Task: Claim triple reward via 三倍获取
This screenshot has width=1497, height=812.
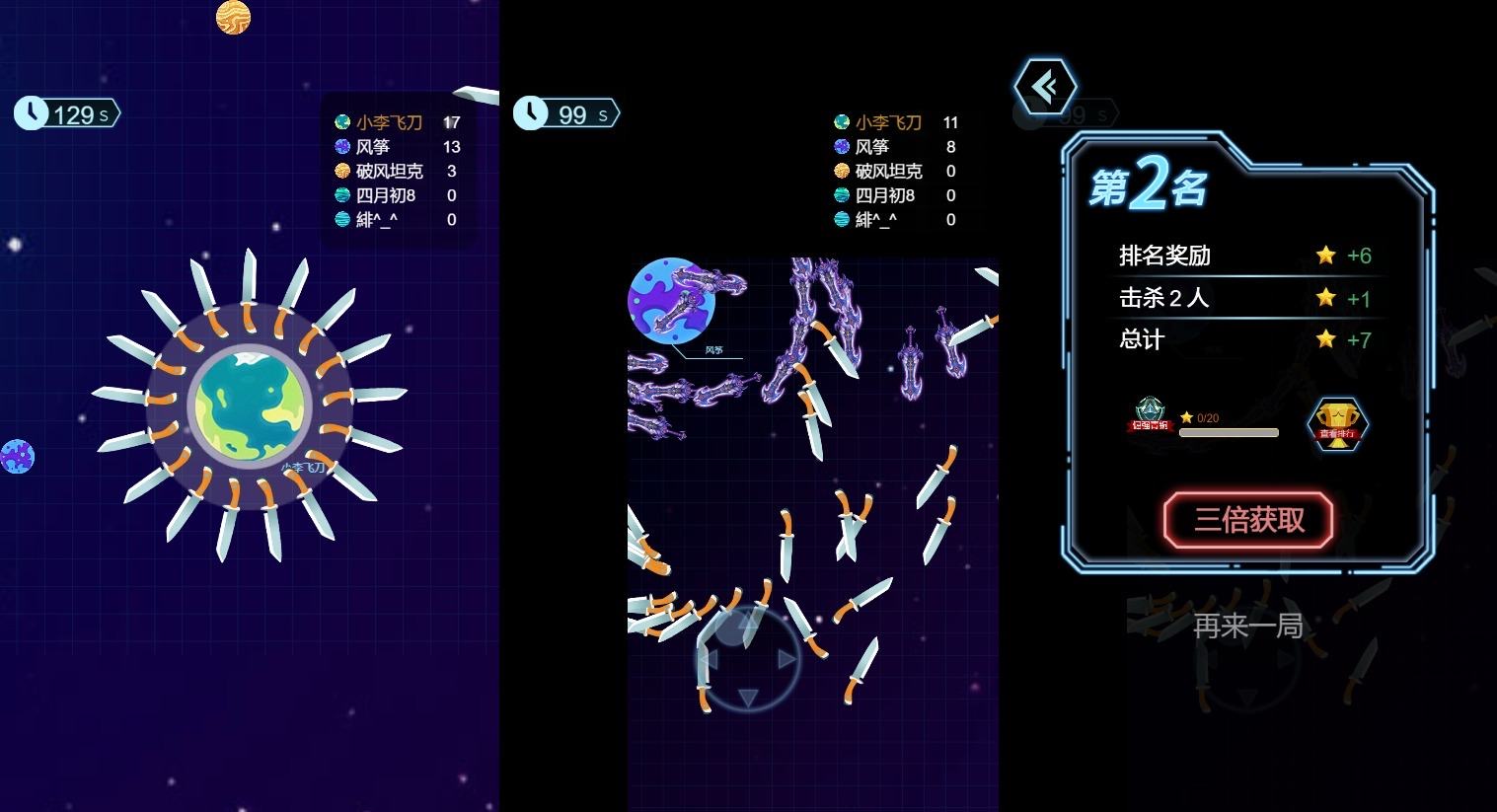Action: point(1248,520)
